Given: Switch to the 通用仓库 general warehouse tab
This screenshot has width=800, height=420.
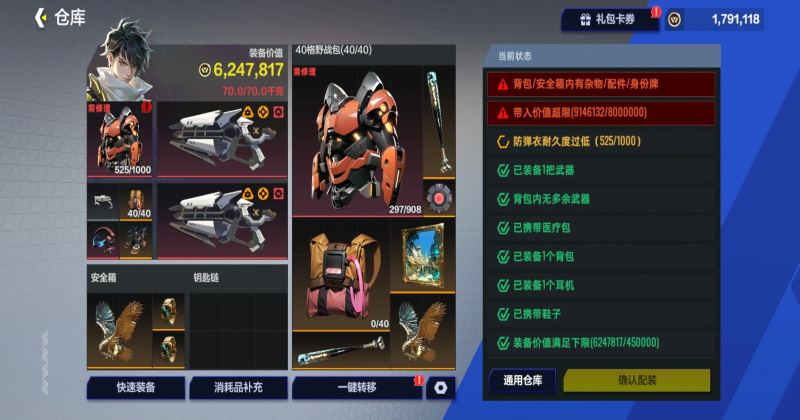Looking at the screenshot, I should pyautogui.click(x=522, y=380).
